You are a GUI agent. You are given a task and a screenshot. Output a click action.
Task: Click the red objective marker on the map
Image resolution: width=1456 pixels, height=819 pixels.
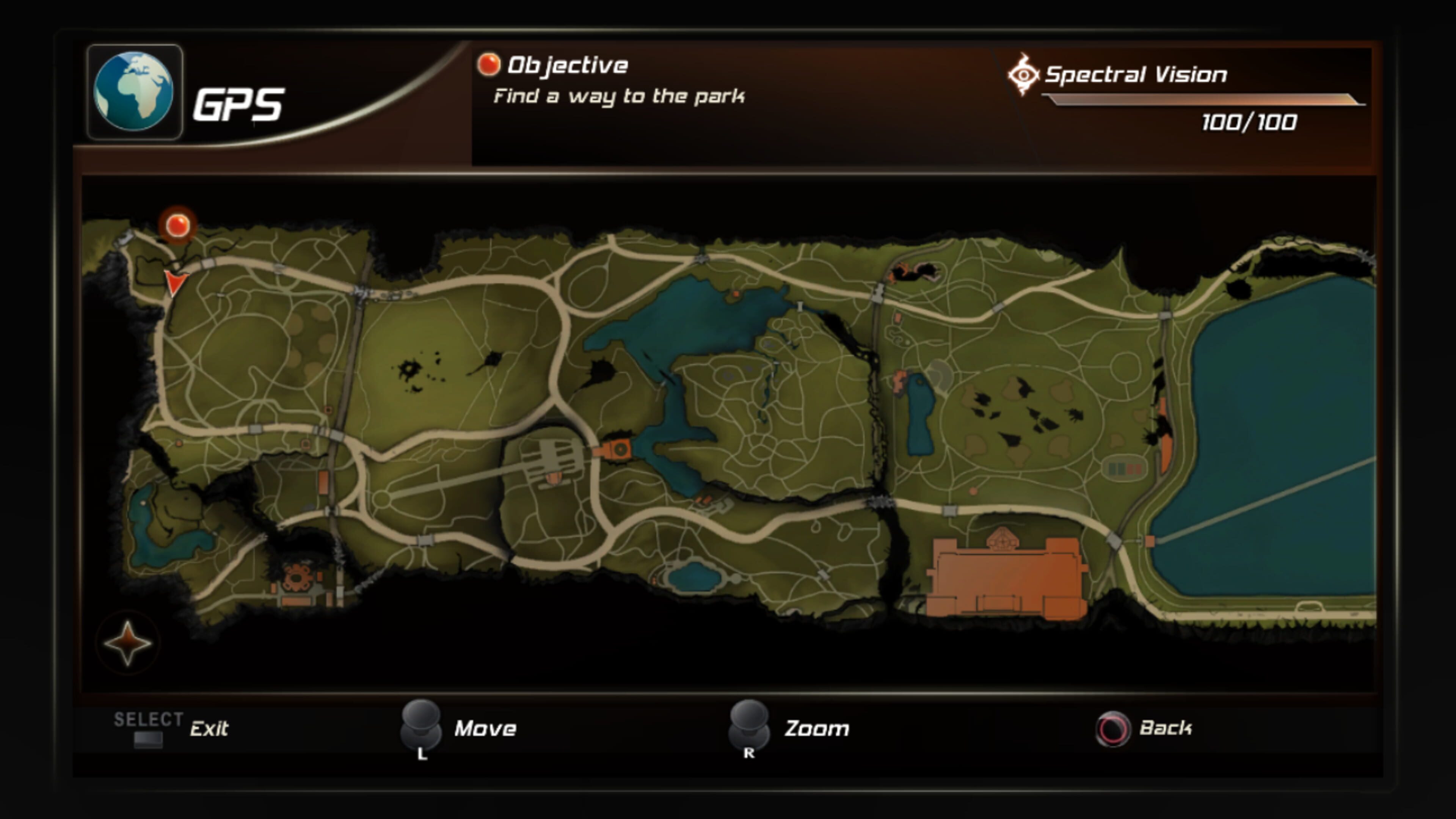point(178,226)
